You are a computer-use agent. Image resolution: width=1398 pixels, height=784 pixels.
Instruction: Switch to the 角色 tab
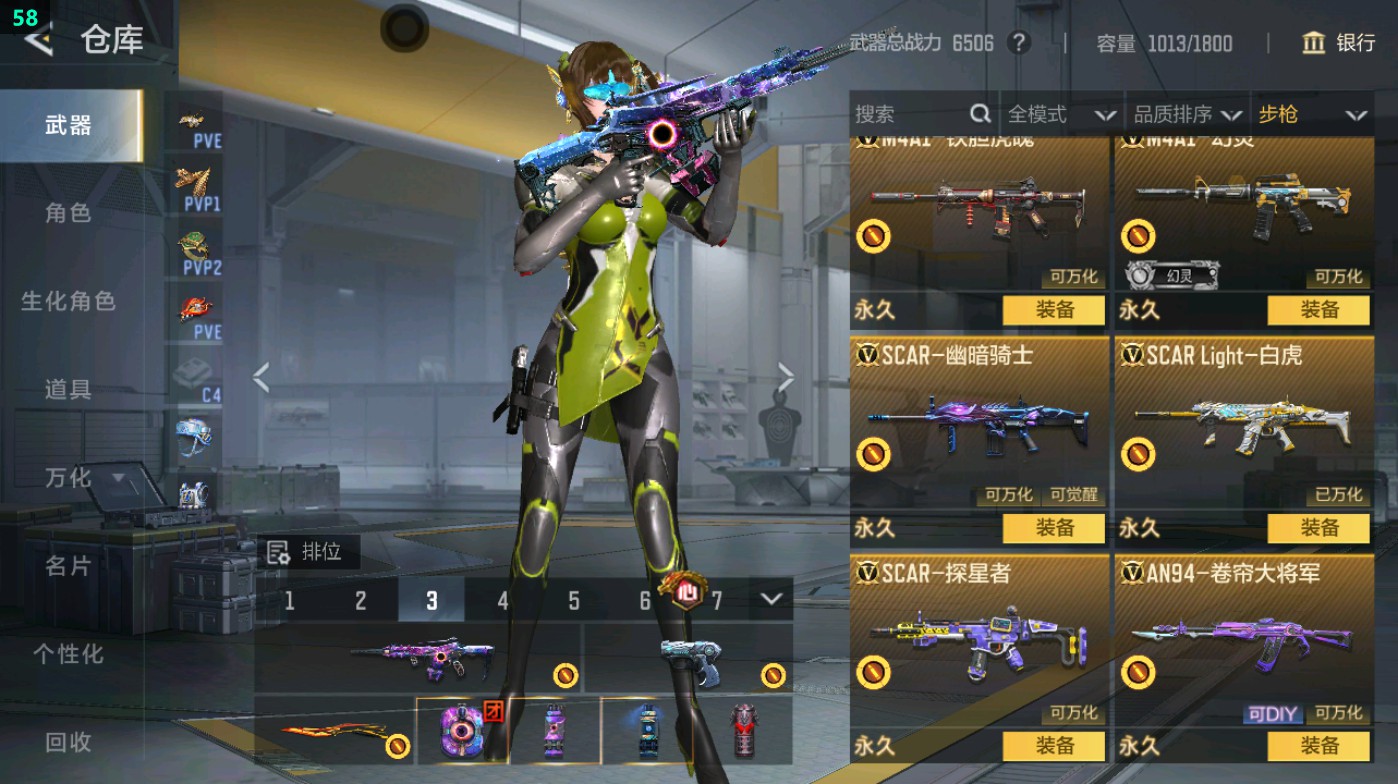click(68, 213)
